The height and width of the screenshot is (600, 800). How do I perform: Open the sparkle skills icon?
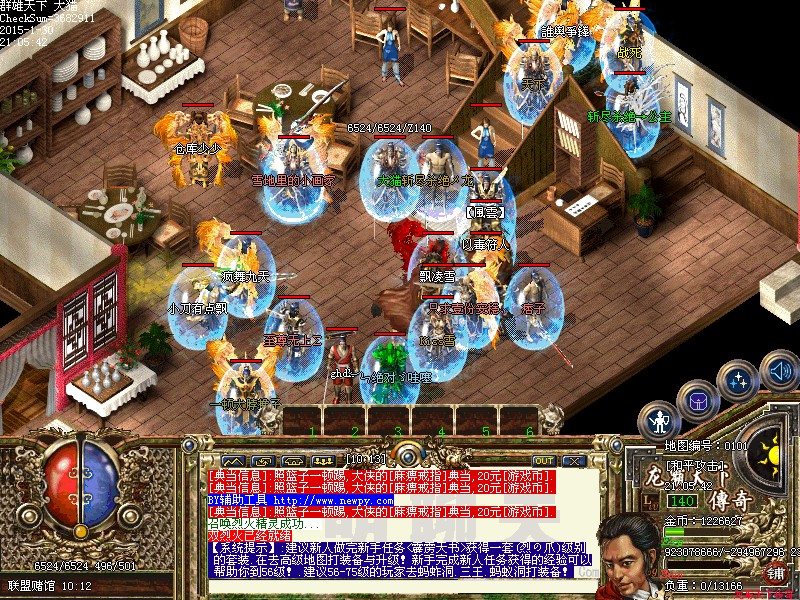[739, 382]
